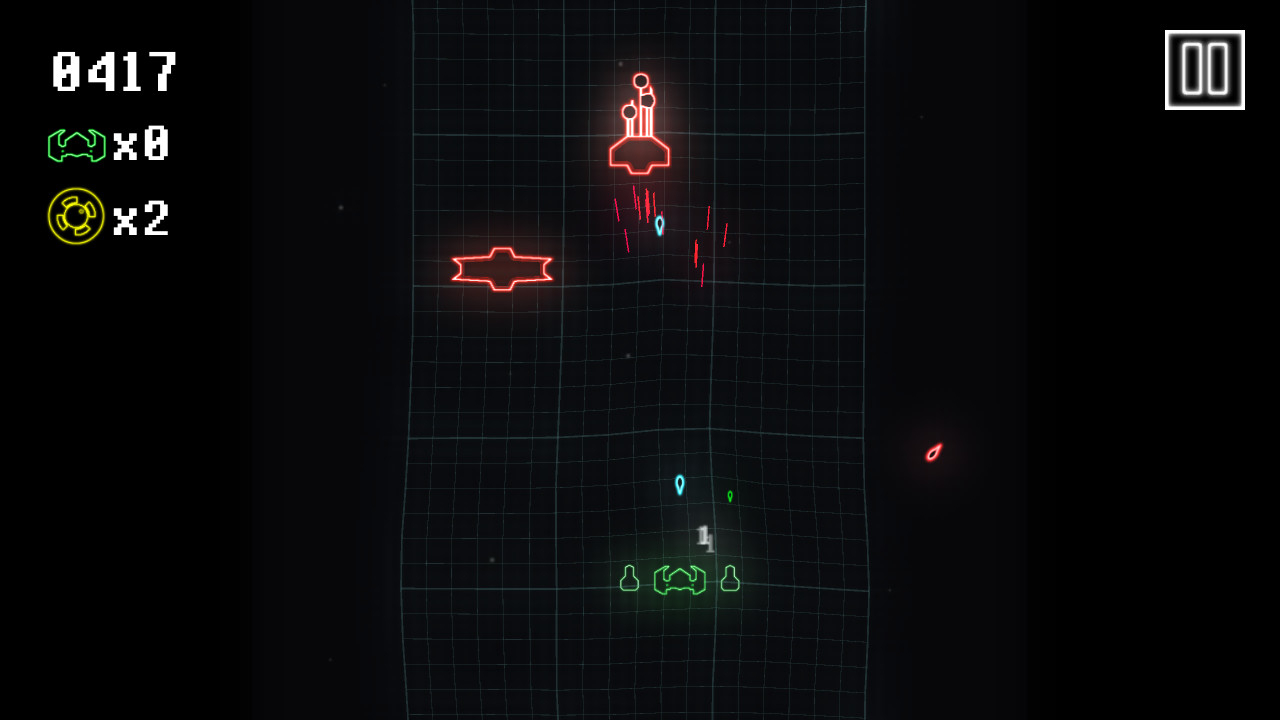The image size is (1280, 720).
Task: Click the score 0417 display
Action: click(113, 71)
